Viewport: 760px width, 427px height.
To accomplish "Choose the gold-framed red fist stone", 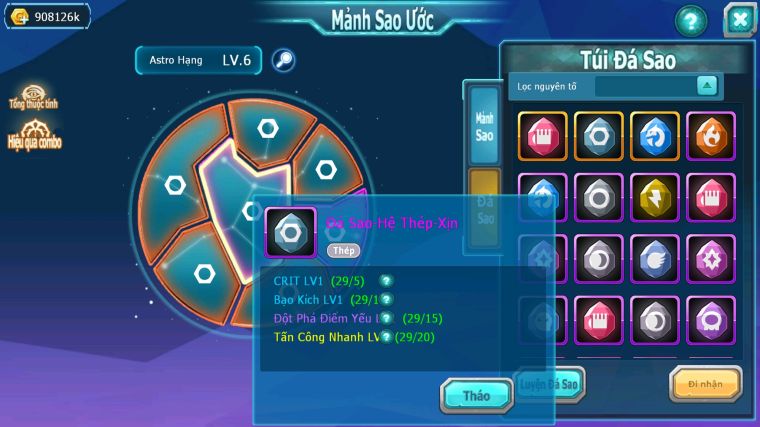I will (543, 136).
